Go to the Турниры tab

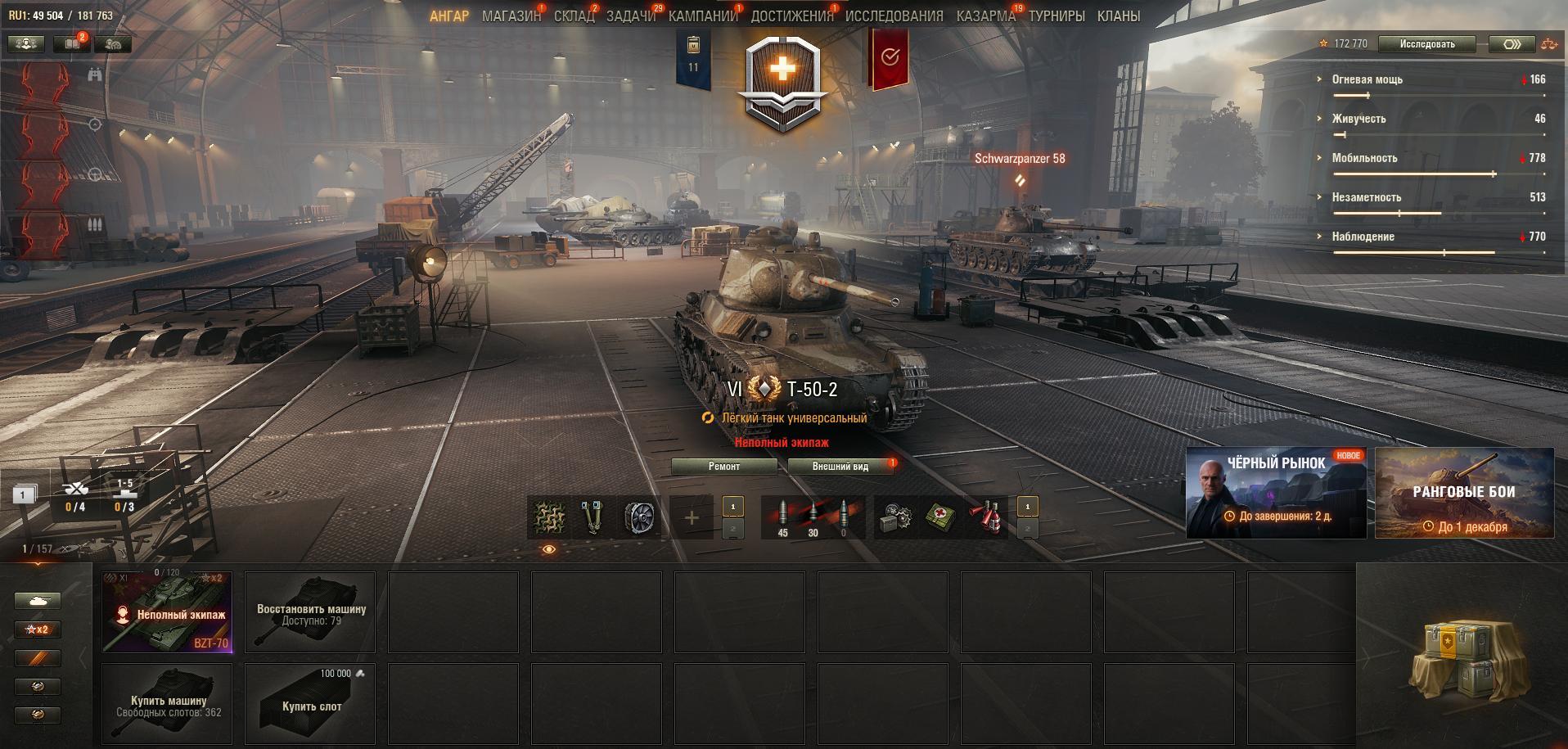[1057, 16]
